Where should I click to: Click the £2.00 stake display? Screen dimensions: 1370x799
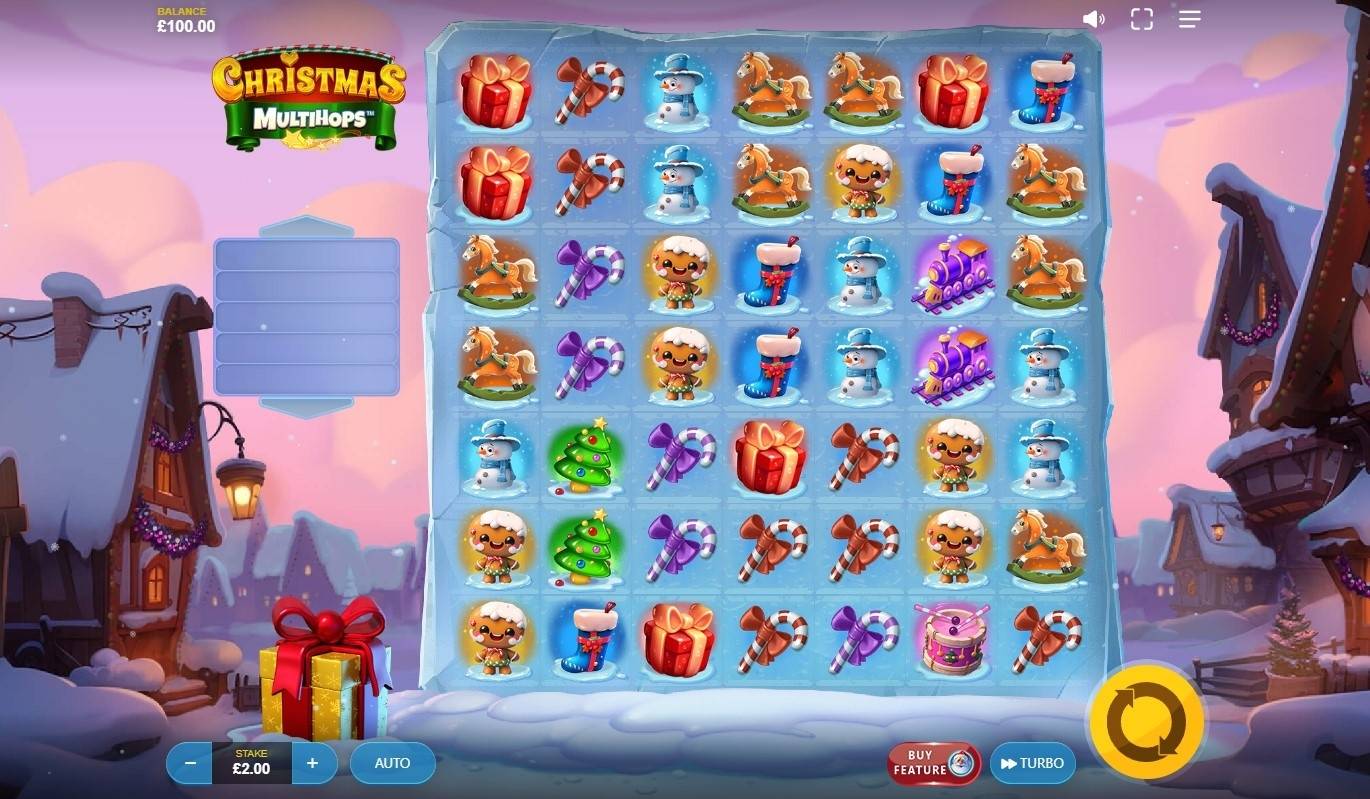pyautogui.click(x=250, y=765)
